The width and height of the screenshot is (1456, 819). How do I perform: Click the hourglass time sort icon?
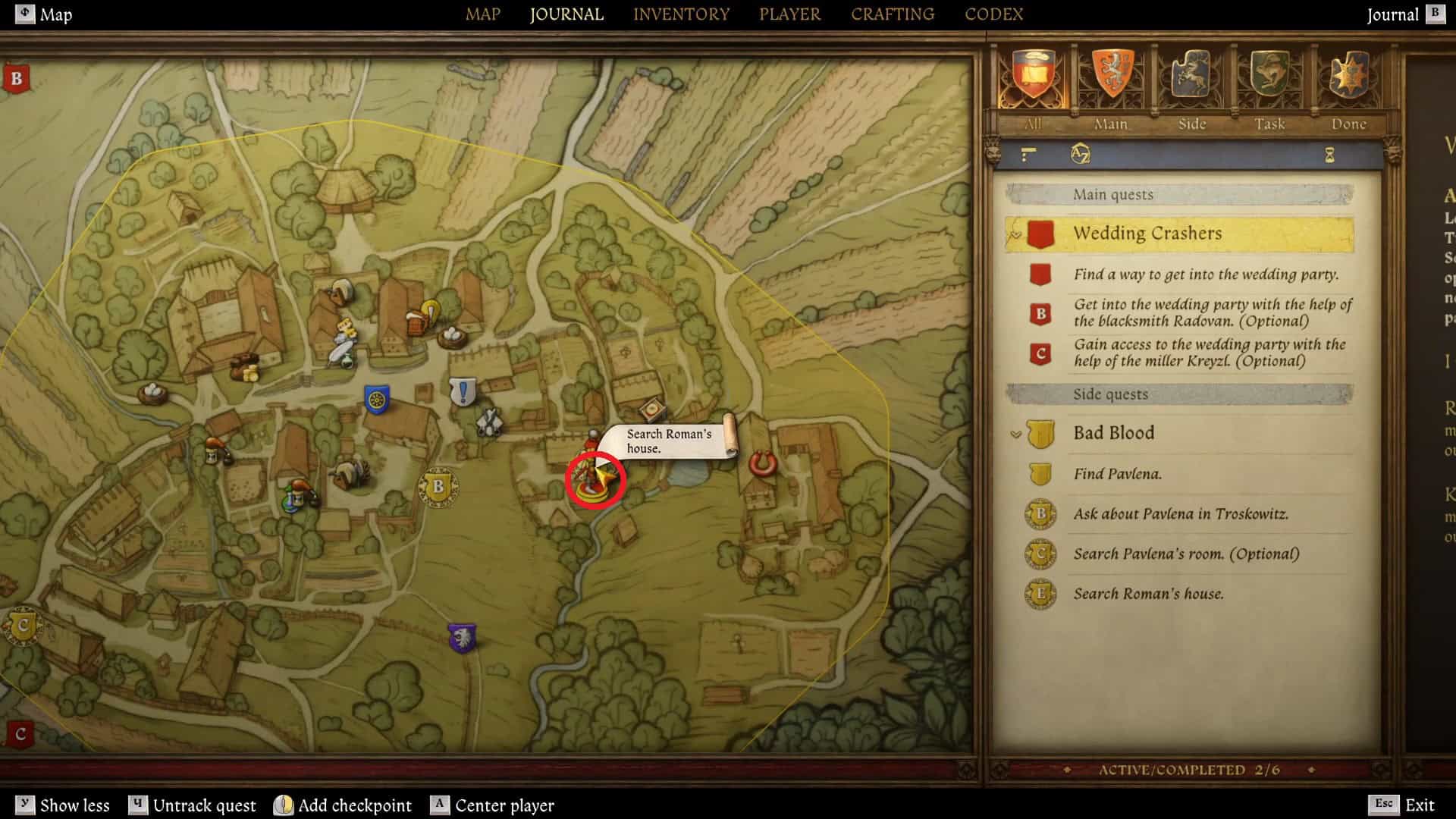1329,155
